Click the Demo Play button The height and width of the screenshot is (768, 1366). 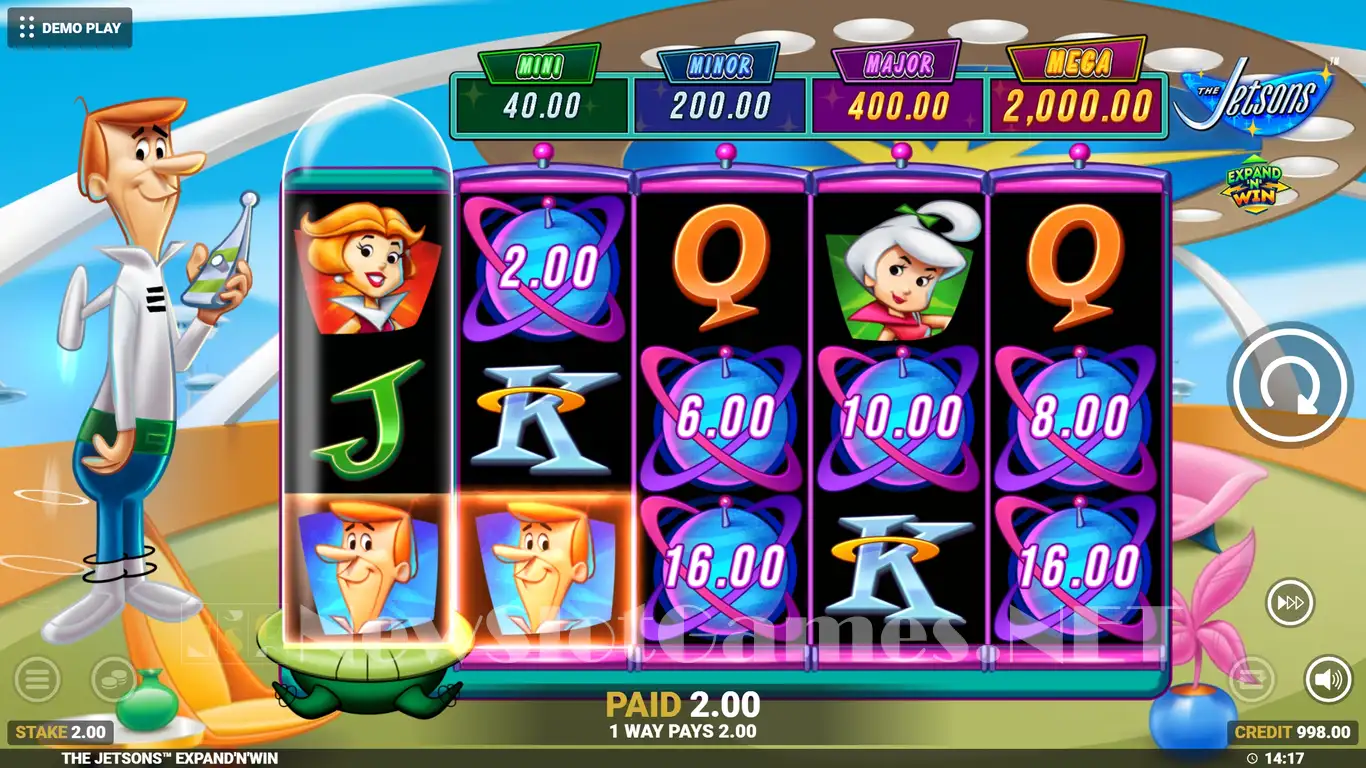pyautogui.click(x=70, y=28)
